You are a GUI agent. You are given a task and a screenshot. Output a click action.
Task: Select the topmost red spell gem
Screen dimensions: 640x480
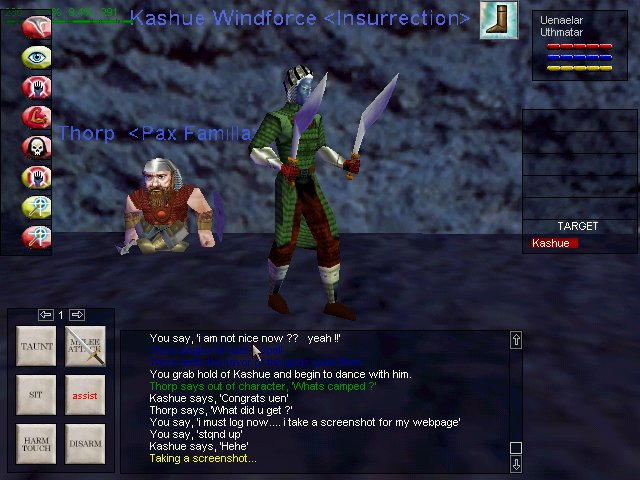[x=37, y=27]
